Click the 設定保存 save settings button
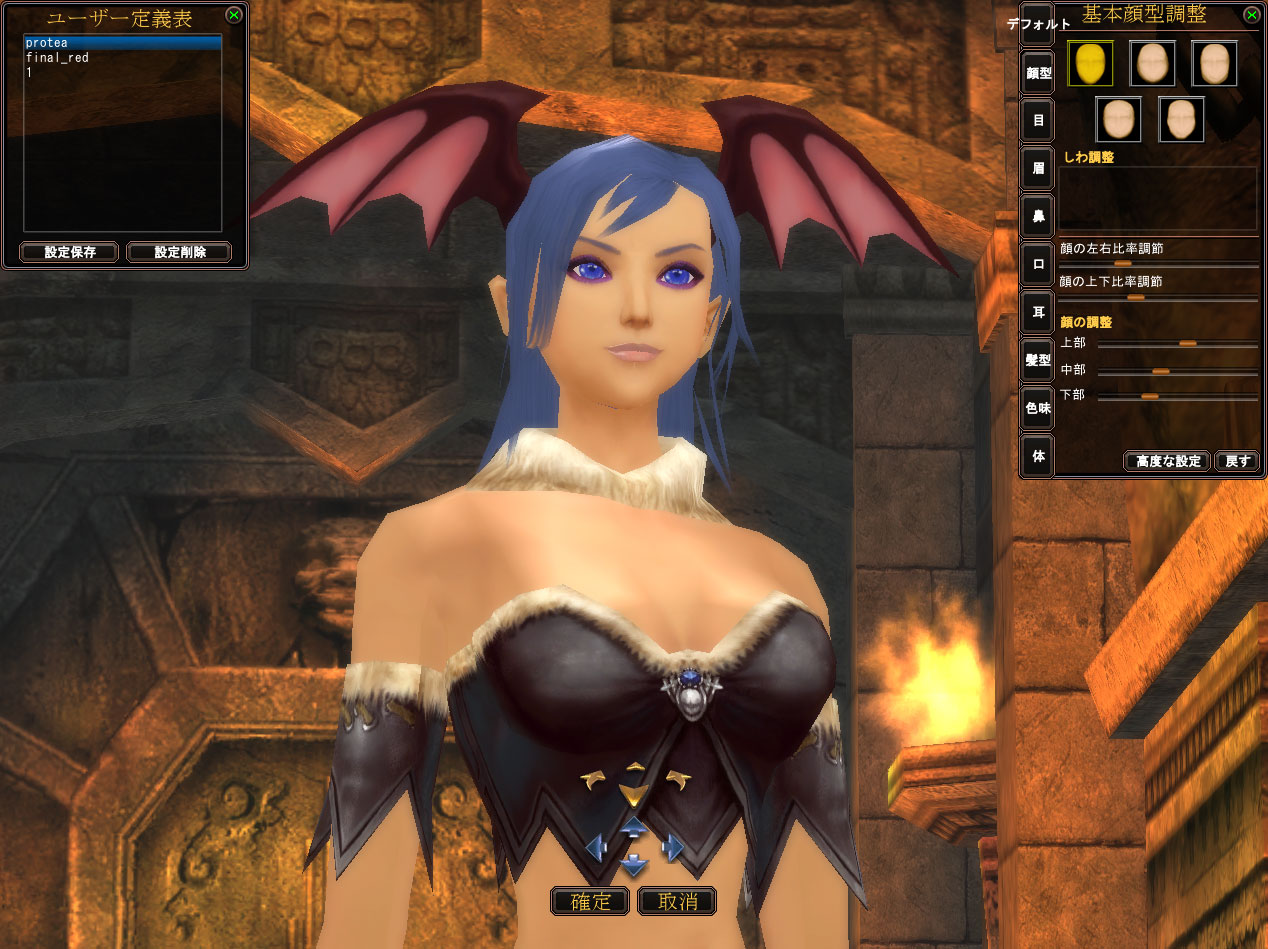The height and width of the screenshot is (949, 1268). point(69,252)
